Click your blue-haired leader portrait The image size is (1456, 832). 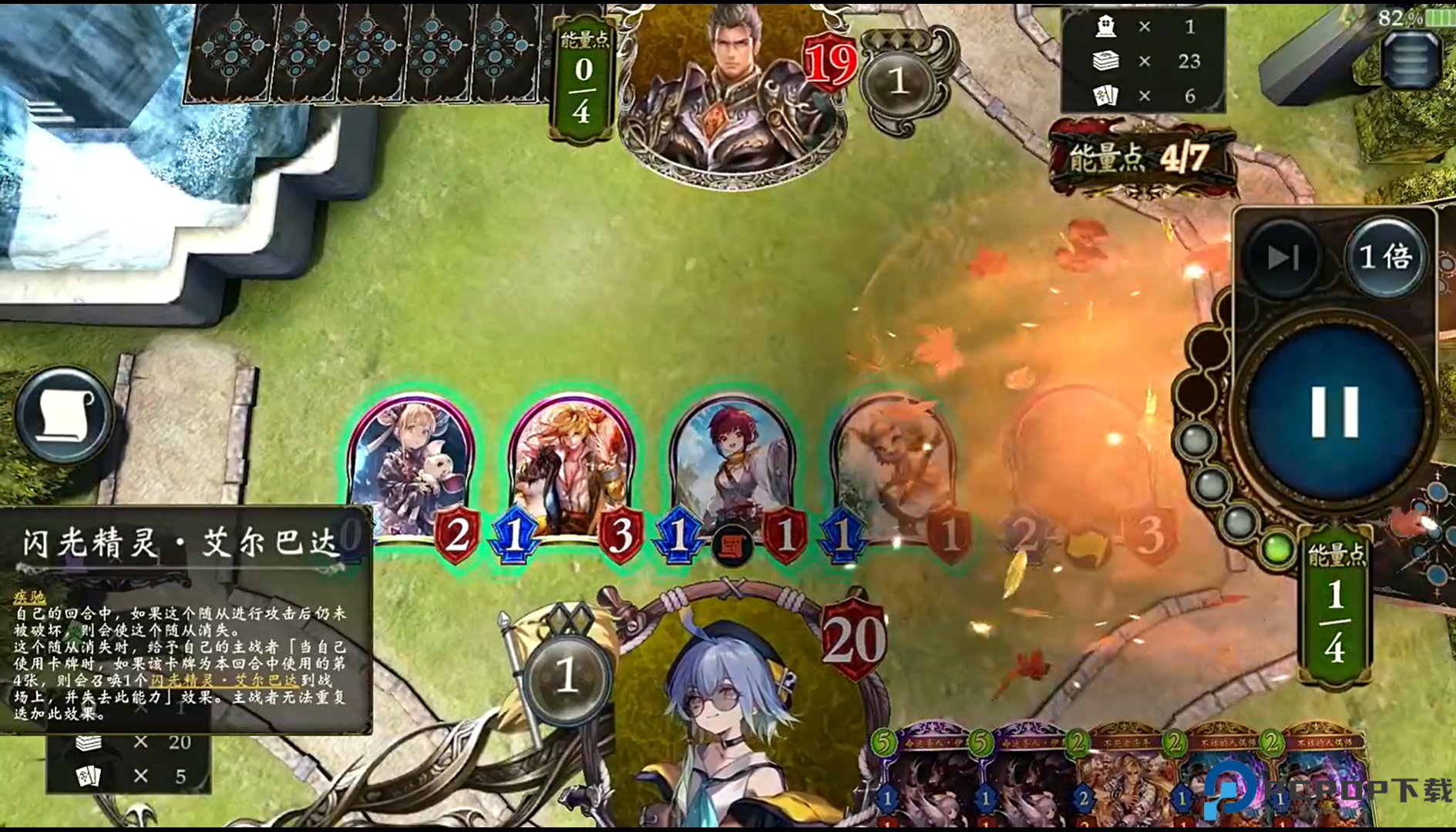click(x=732, y=716)
